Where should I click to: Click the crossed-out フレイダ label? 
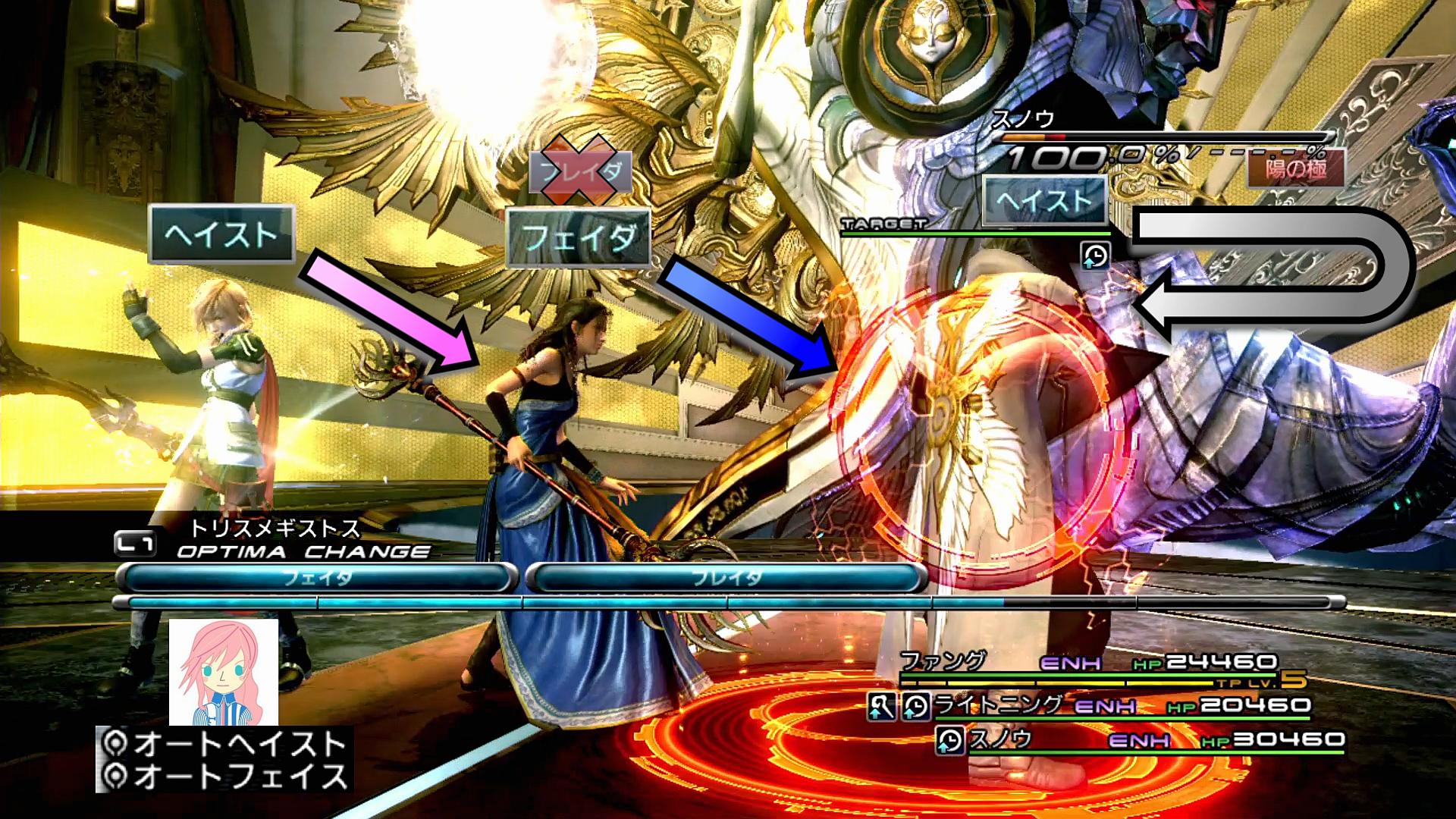pos(580,172)
